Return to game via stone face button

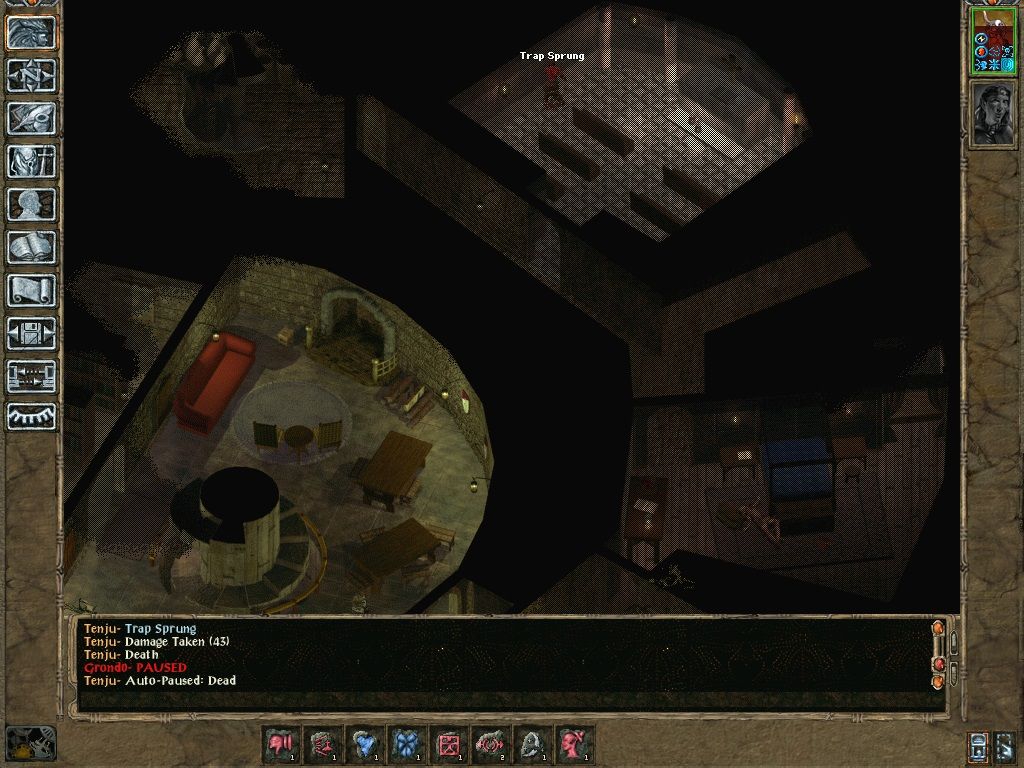pos(31,33)
